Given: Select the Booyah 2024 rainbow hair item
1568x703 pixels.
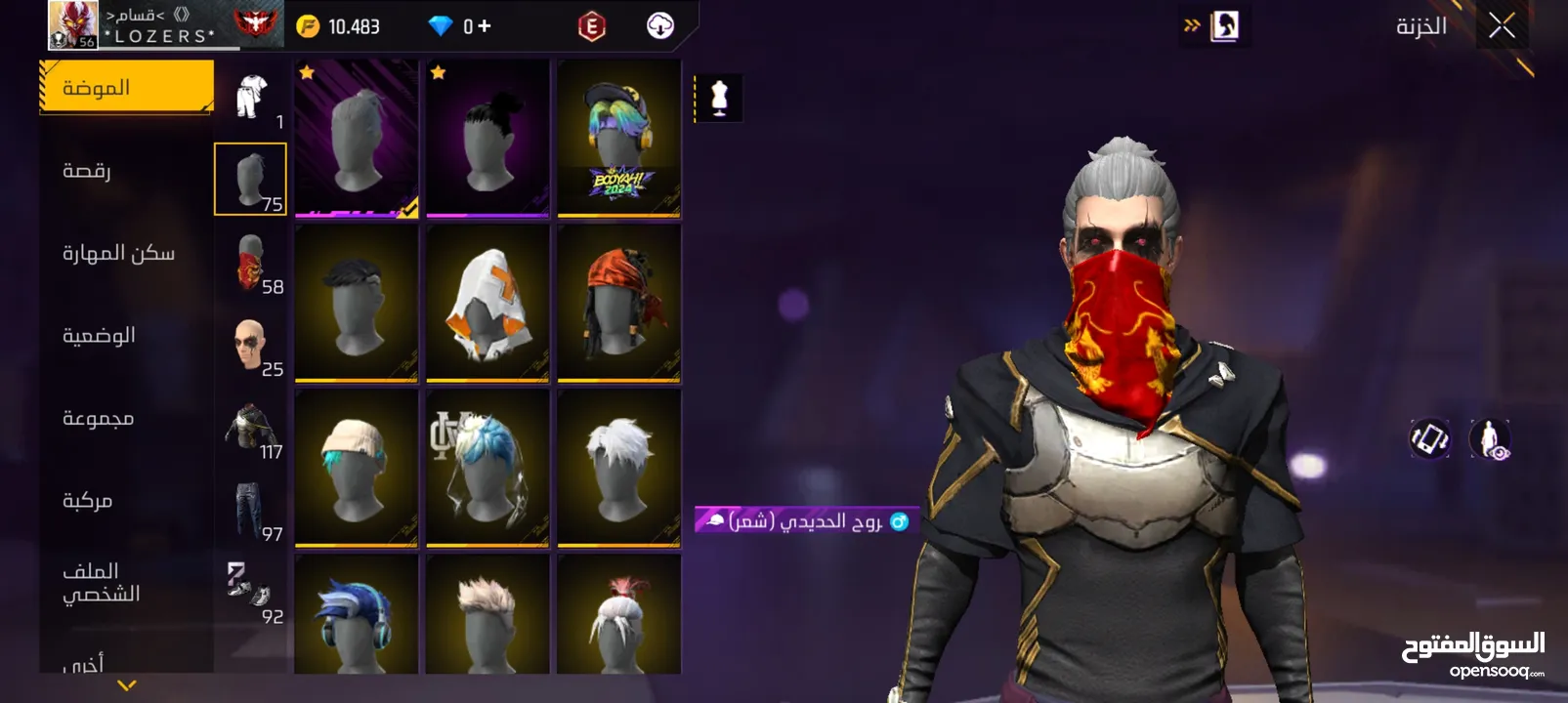Looking at the screenshot, I should pyautogui.click(x=618, y=138).
